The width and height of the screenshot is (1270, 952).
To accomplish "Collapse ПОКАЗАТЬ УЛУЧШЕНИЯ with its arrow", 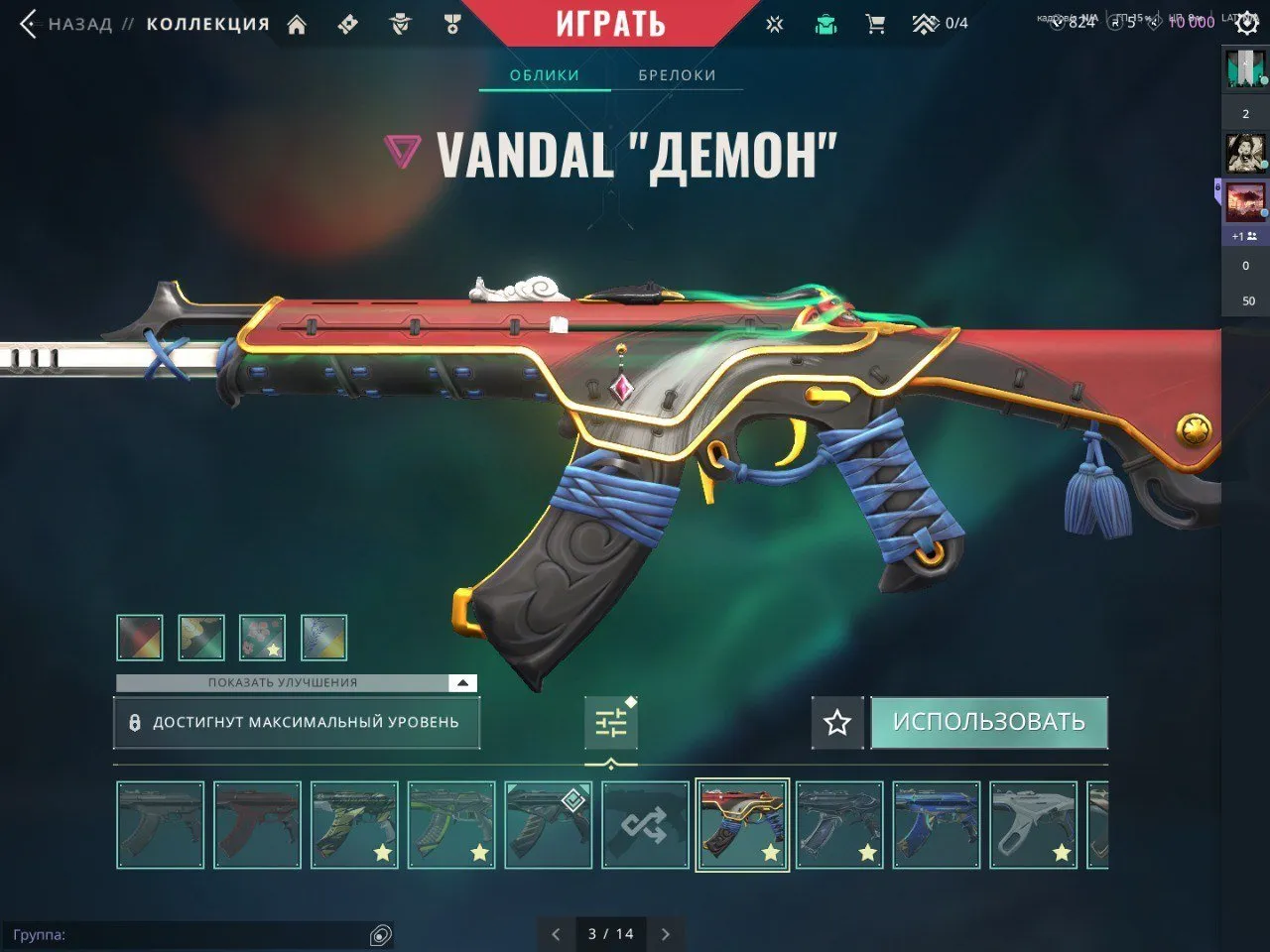I will [460, 682].
